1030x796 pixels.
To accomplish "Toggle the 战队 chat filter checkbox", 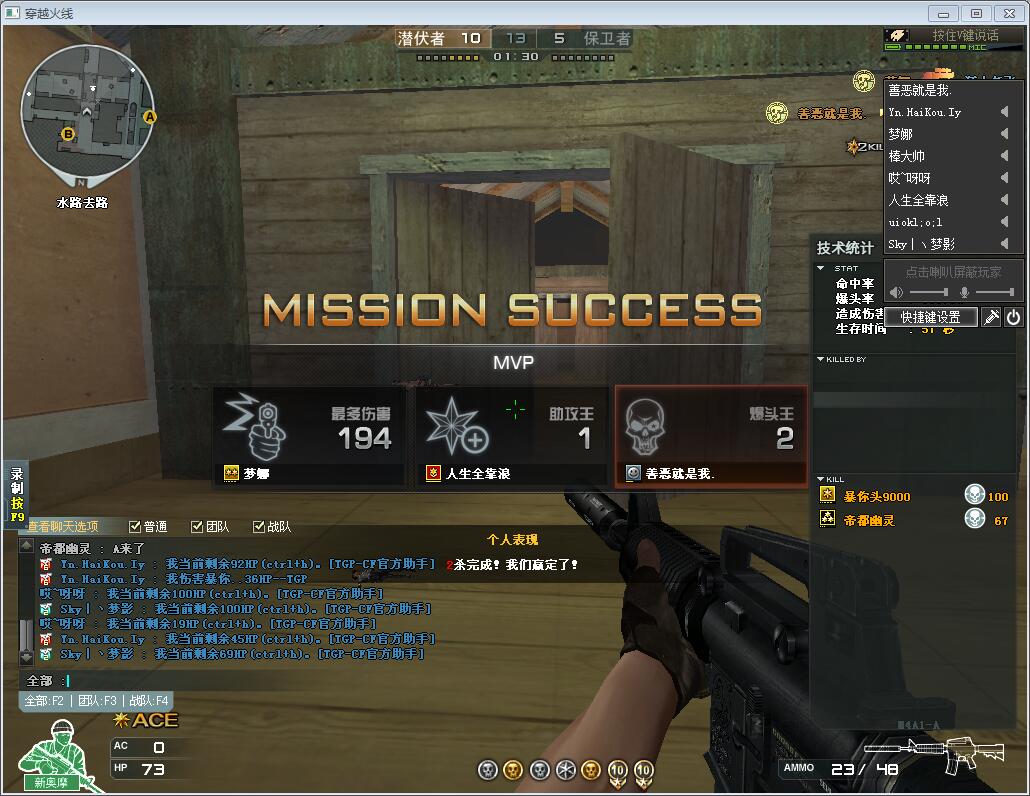I will tap(259, 526).
